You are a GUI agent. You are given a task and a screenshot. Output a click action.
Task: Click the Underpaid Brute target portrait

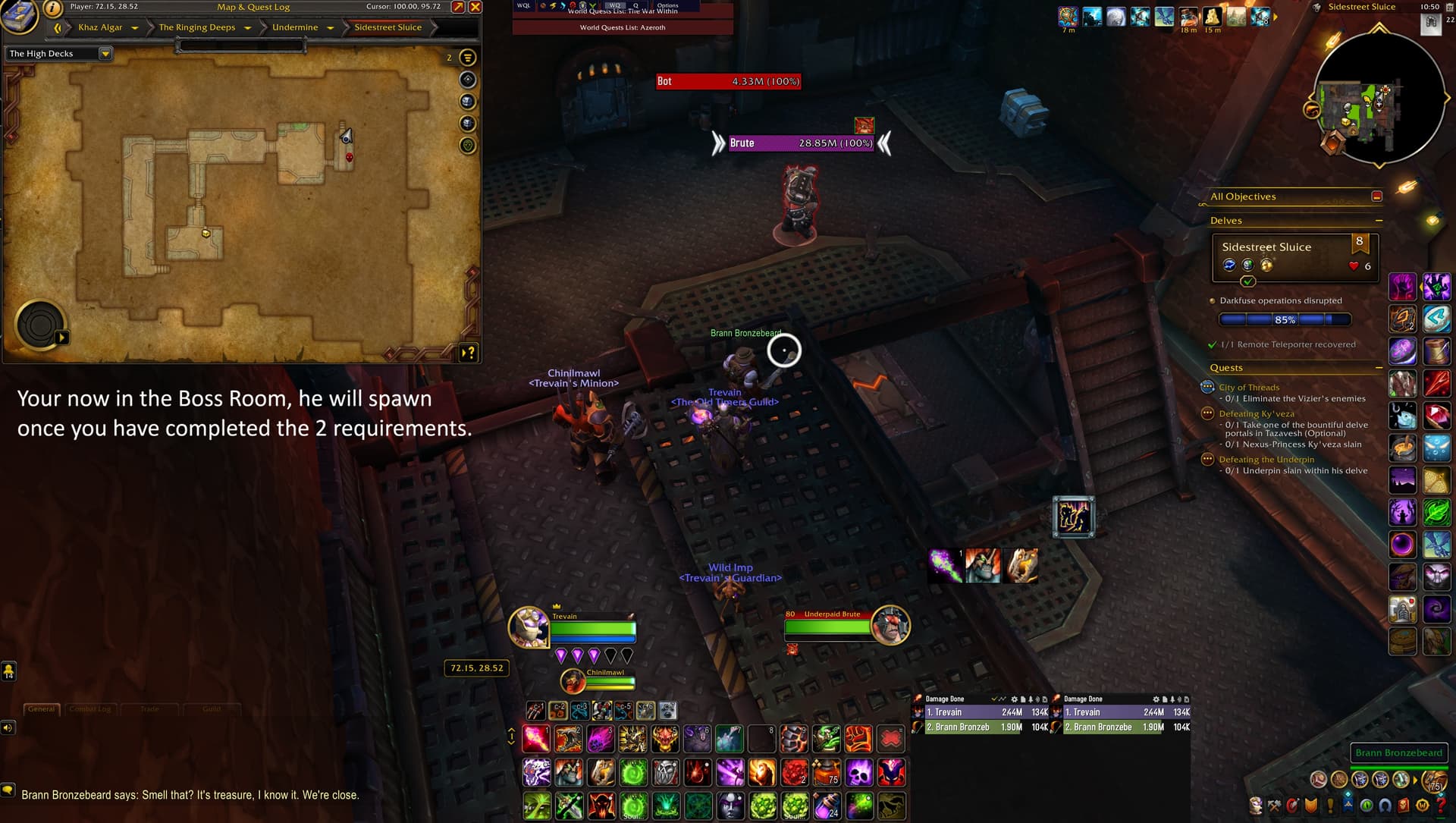coord(890,625)
